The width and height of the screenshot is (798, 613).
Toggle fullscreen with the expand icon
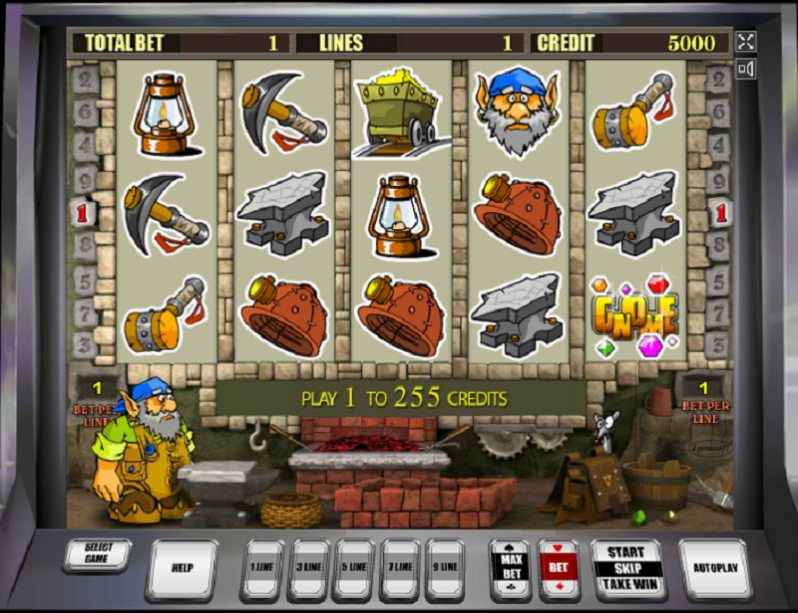(x=745, y=41)
